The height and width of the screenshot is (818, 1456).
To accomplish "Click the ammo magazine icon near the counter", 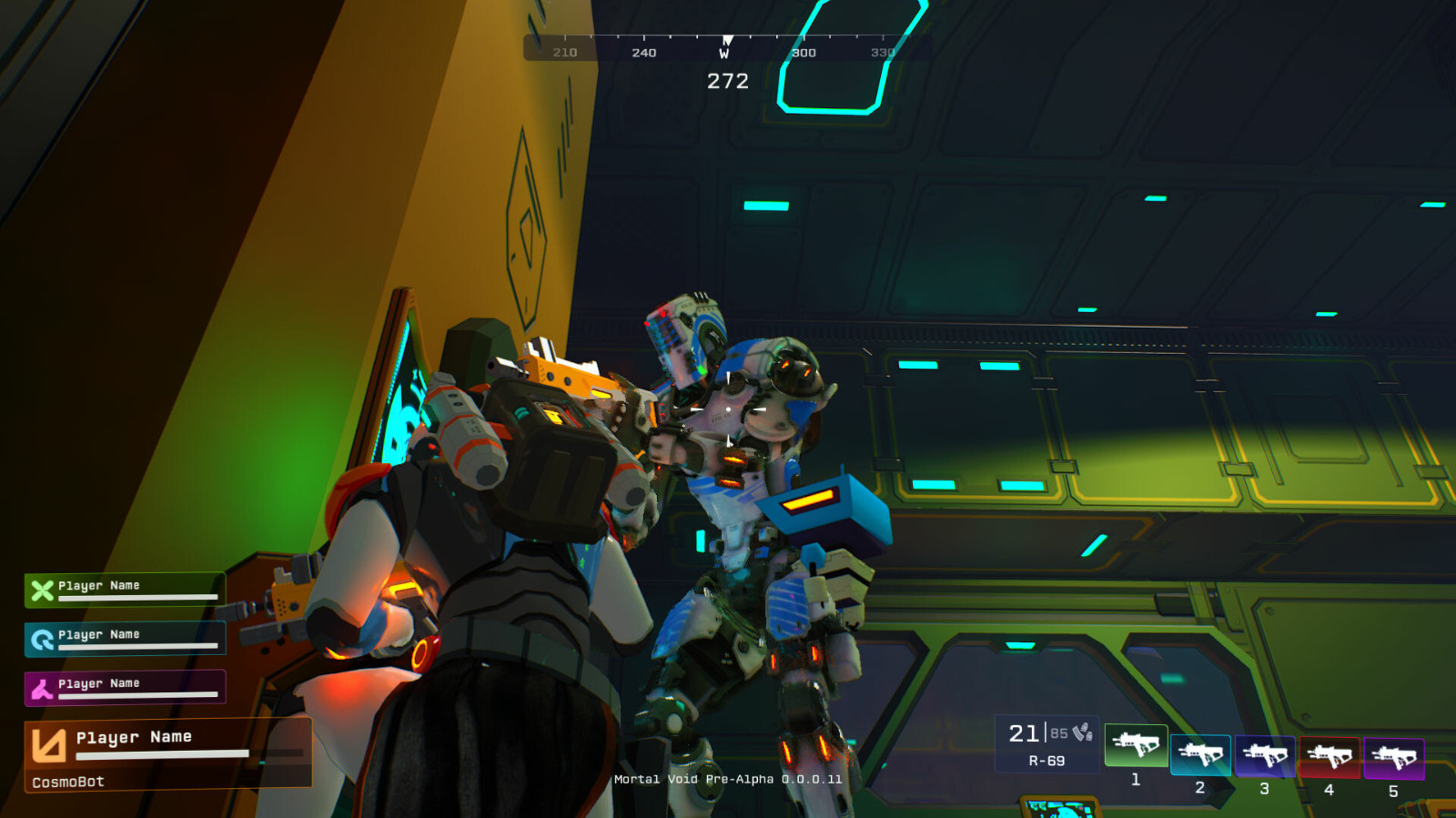I will click(x=1082, y=730).
